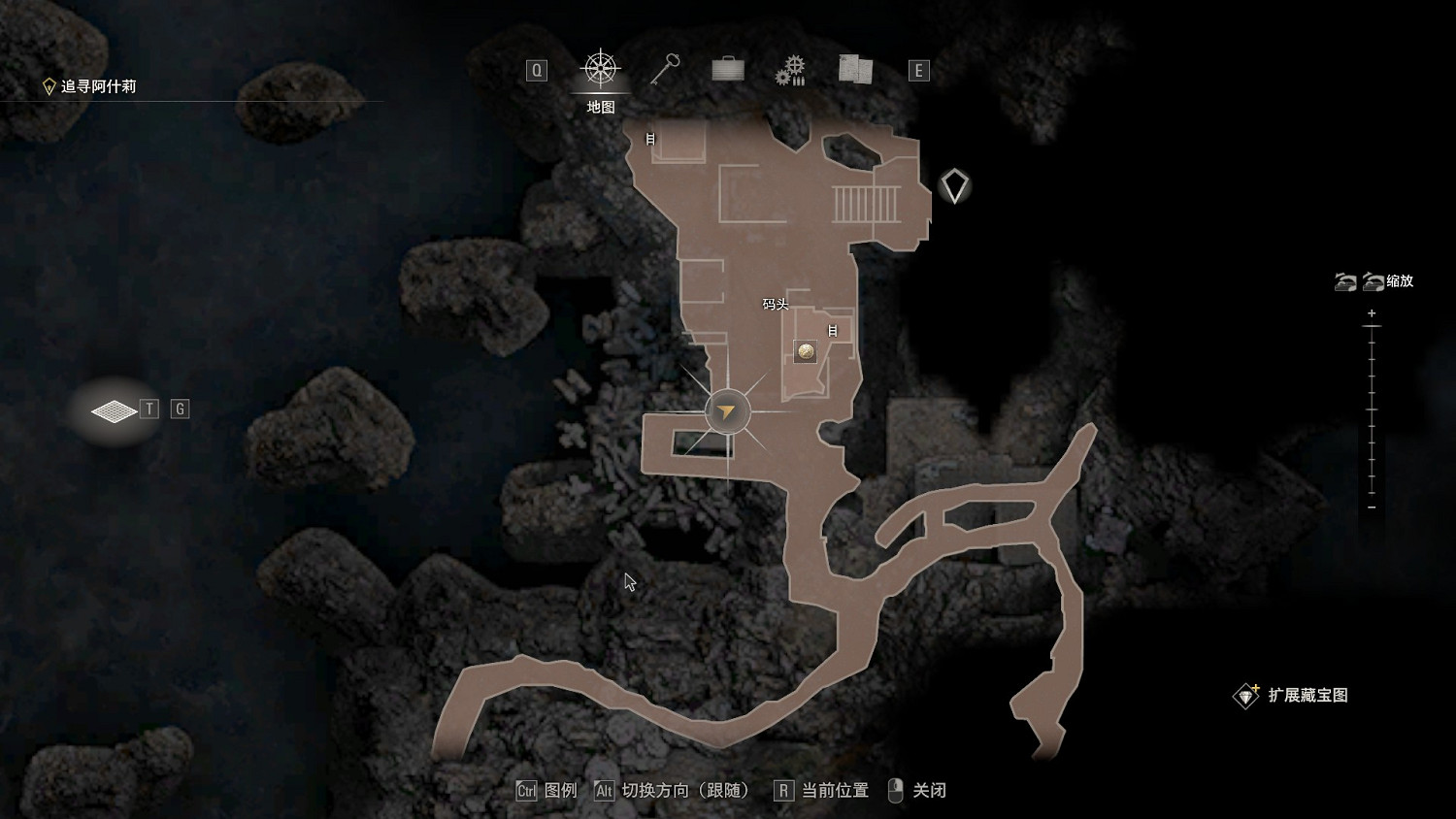1456x819 pixels.
Task: Open the documents/files tab icon
Action: [x=853, y=69]
